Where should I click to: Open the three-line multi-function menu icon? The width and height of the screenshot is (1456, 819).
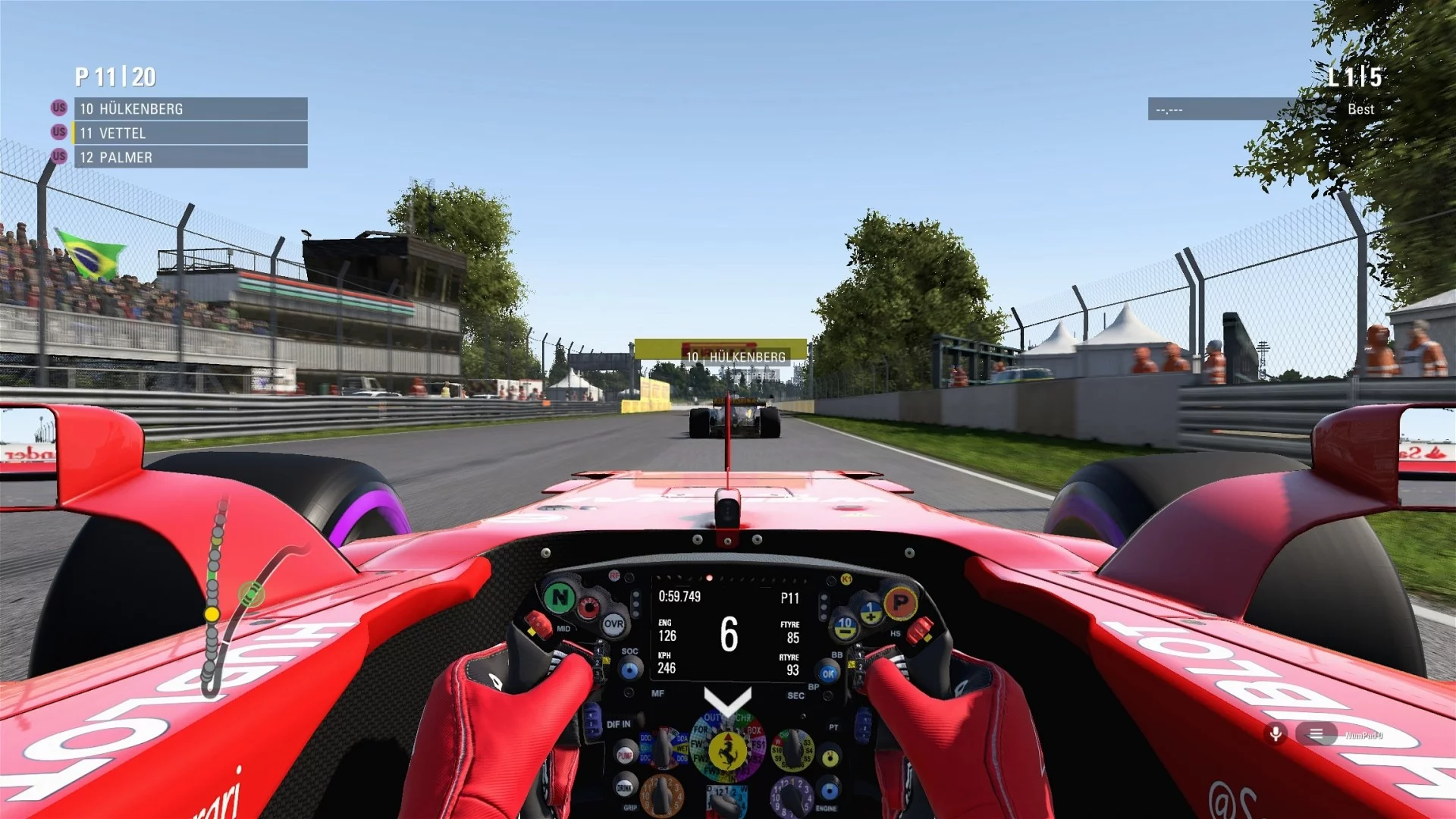coord(1316,733)
